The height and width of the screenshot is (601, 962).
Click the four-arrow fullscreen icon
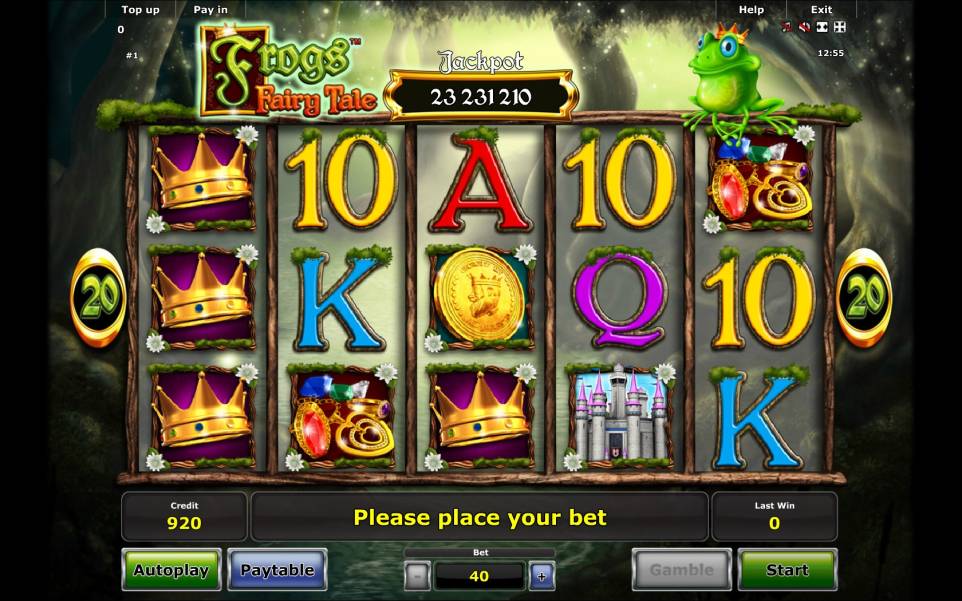839,27
